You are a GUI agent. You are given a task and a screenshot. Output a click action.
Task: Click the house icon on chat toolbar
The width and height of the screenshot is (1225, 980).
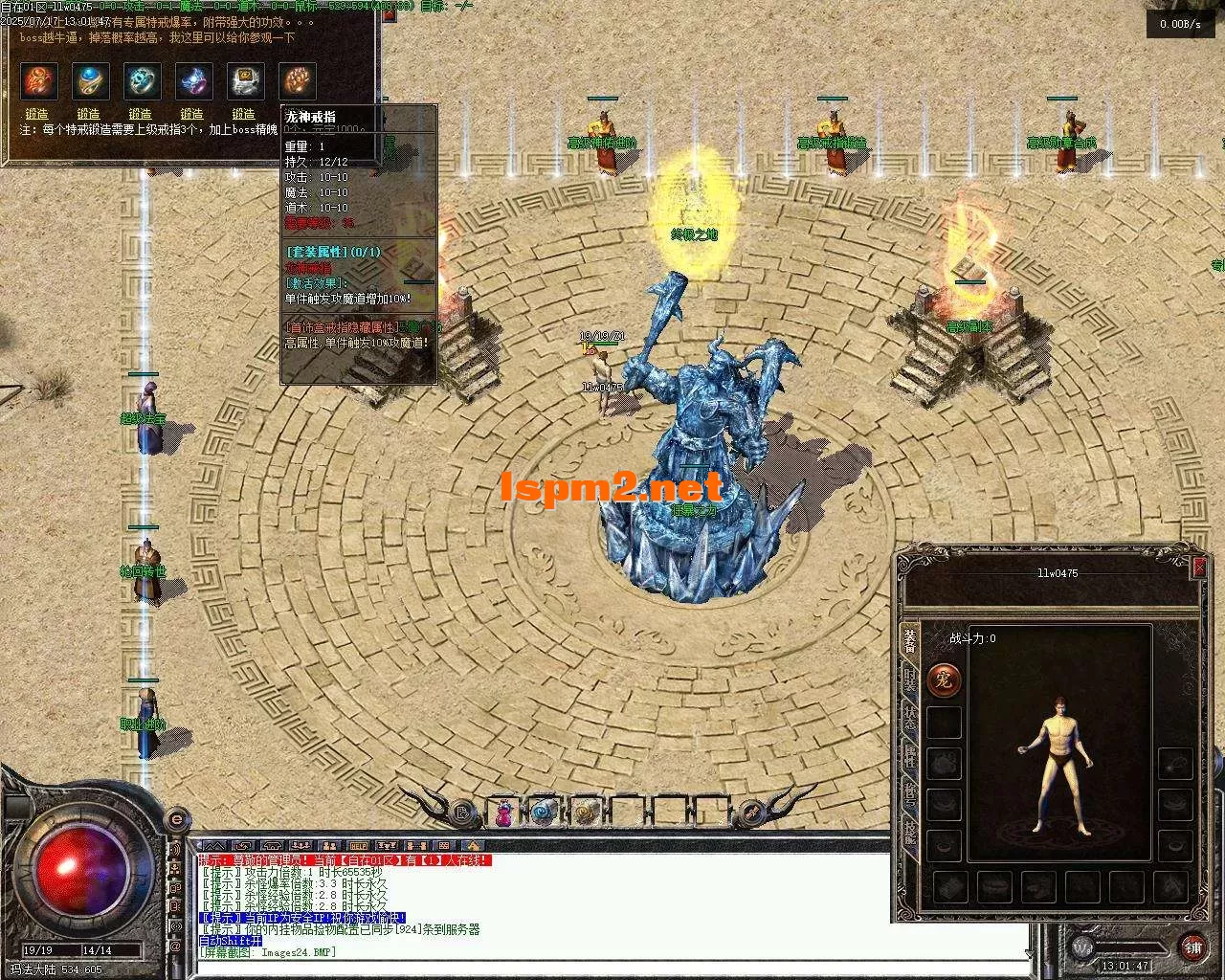[x=474, y=846]
